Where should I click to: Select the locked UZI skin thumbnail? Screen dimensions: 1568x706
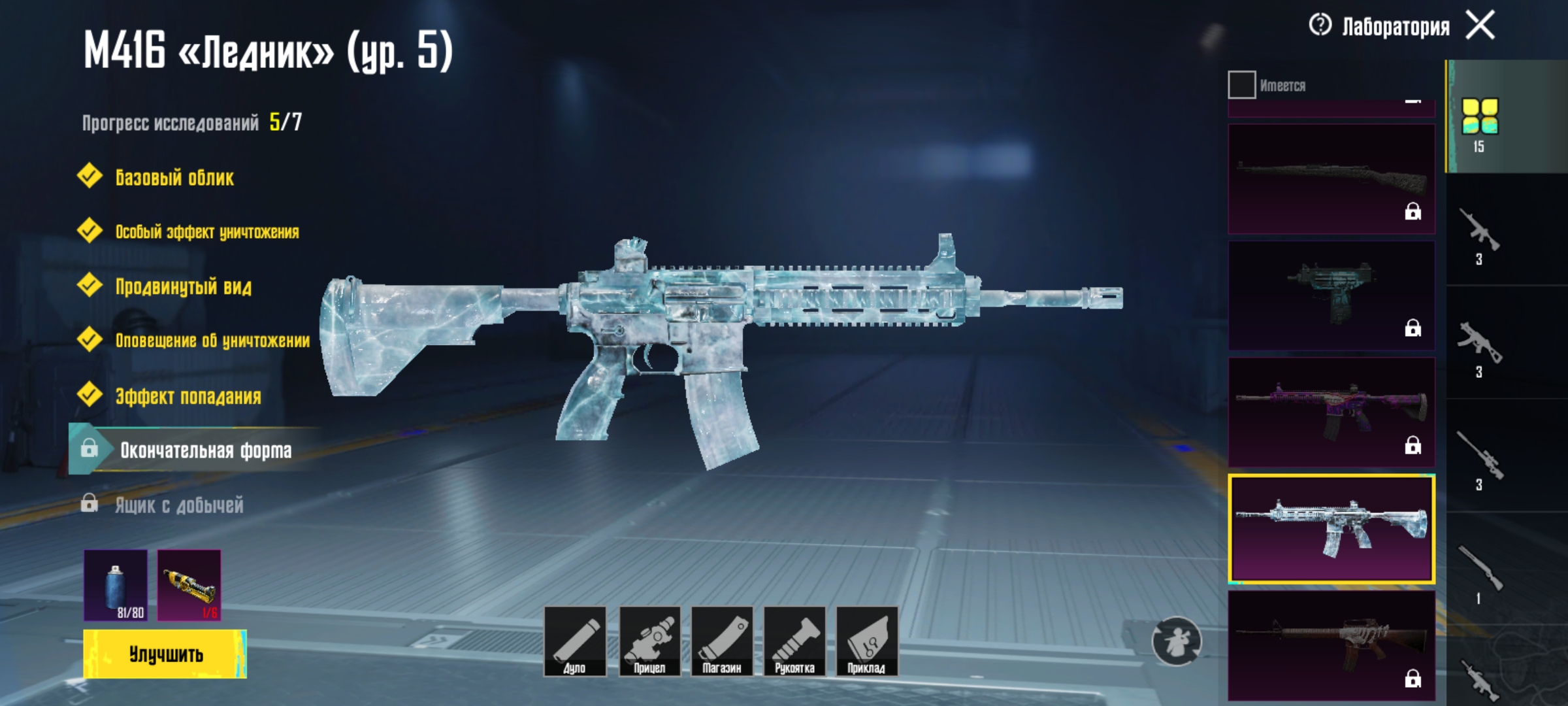pos(1331,295)
